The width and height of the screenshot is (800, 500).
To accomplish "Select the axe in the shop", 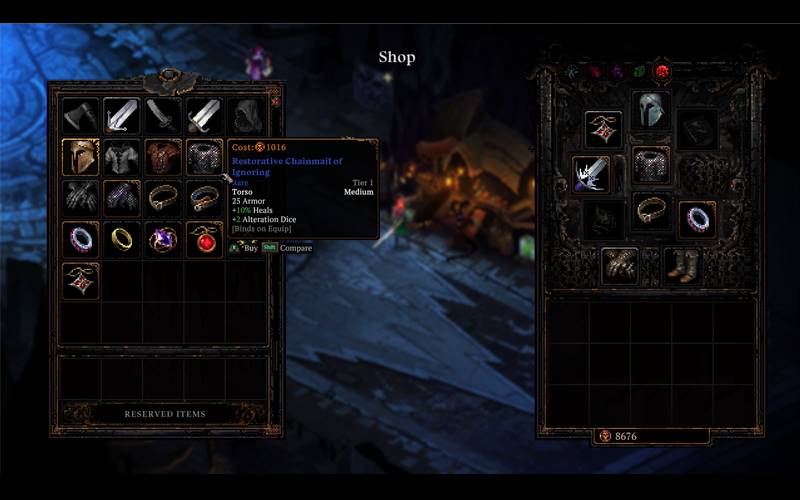I will tap(80, 116).
